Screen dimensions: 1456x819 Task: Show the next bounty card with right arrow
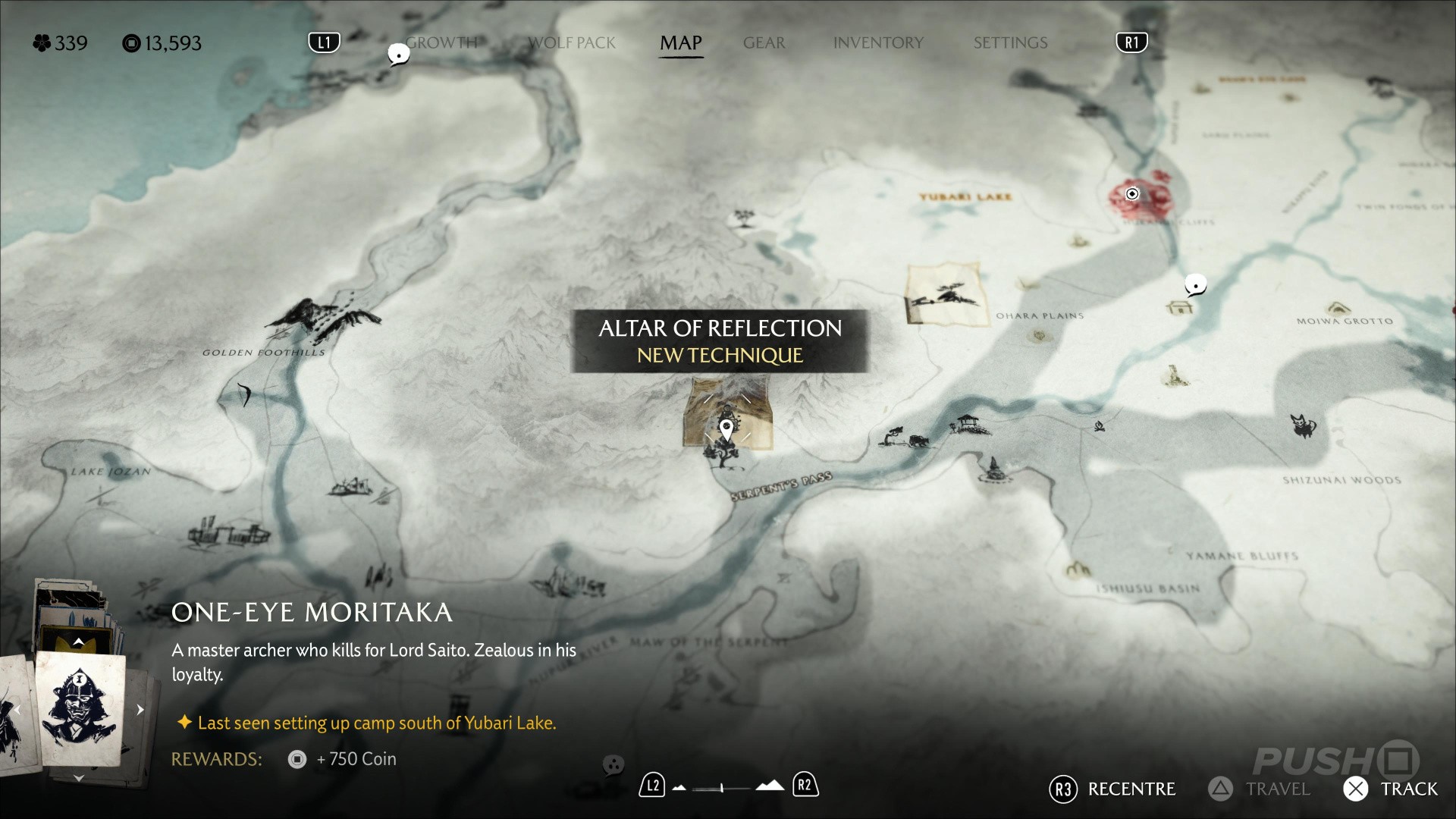coord(140,710)
